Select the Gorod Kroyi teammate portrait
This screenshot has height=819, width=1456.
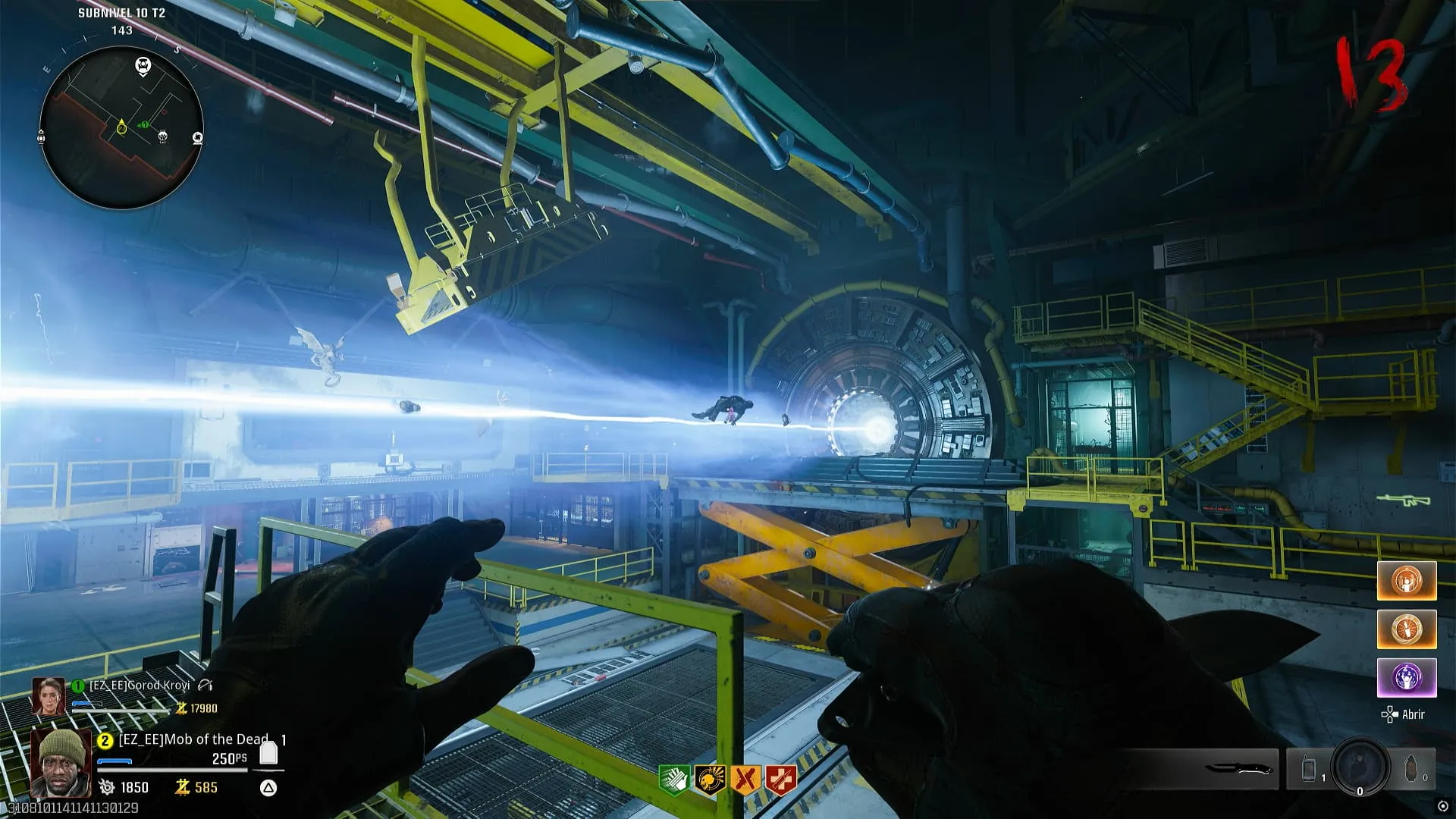48,696
